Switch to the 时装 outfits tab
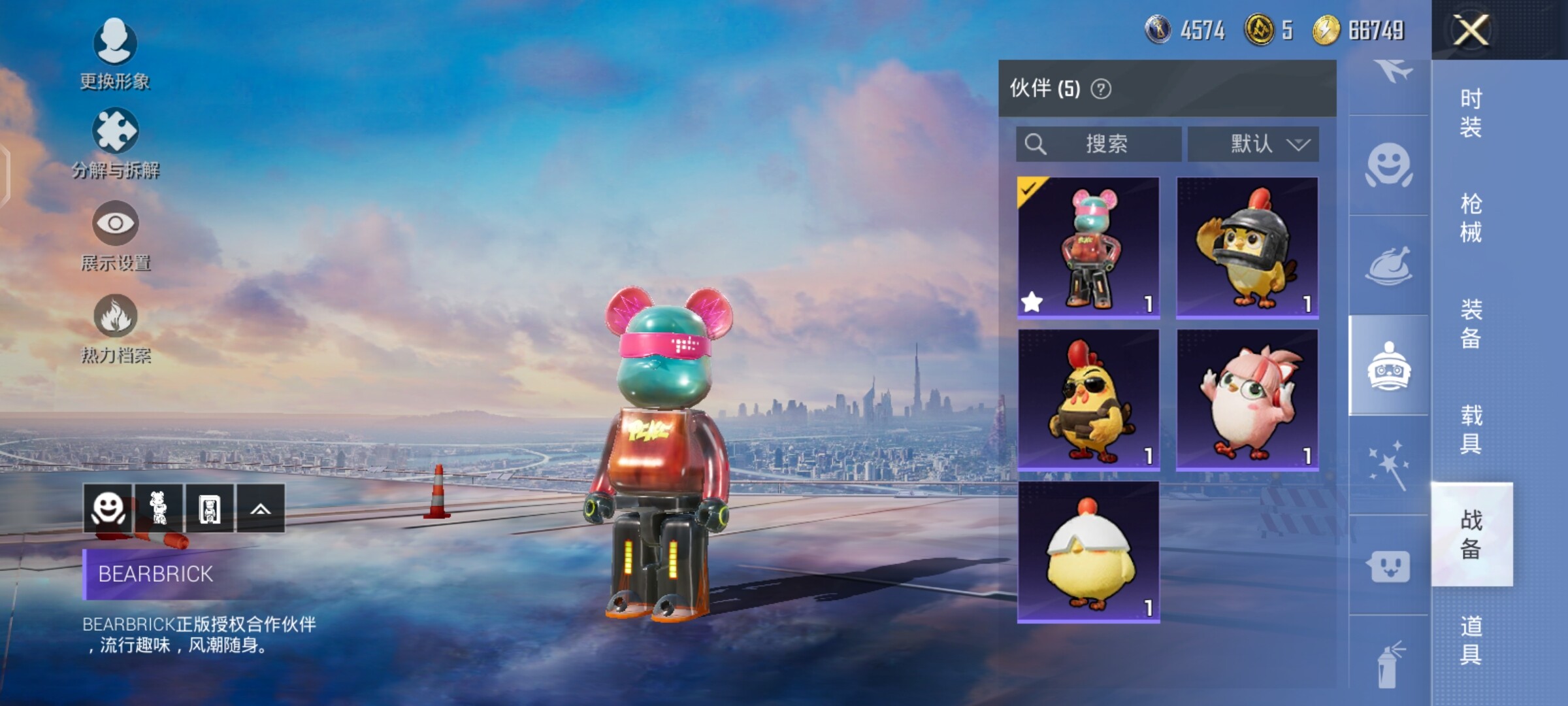Screen dimensions: 1568x706 point(1471,112)
